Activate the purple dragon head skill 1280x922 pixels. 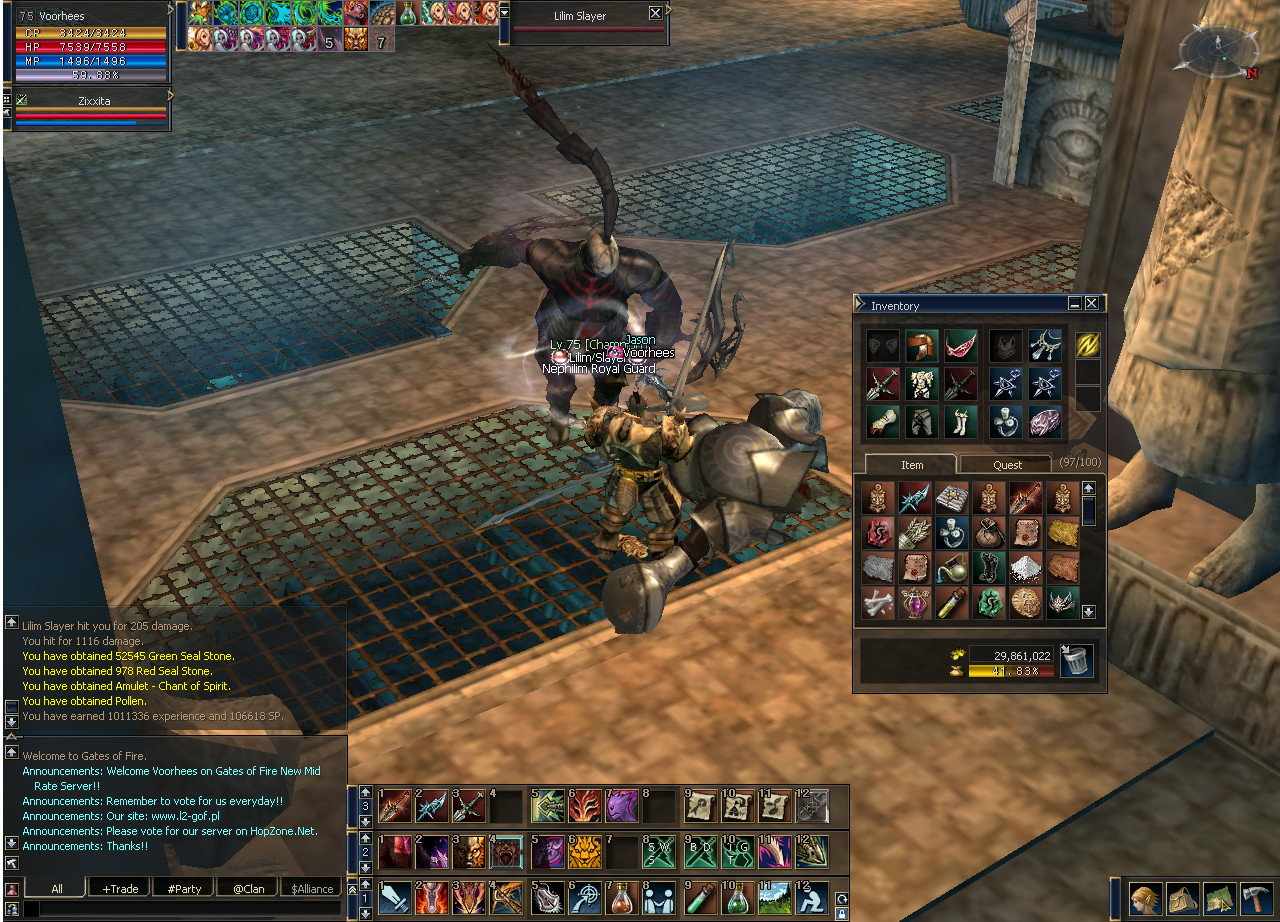622,806
